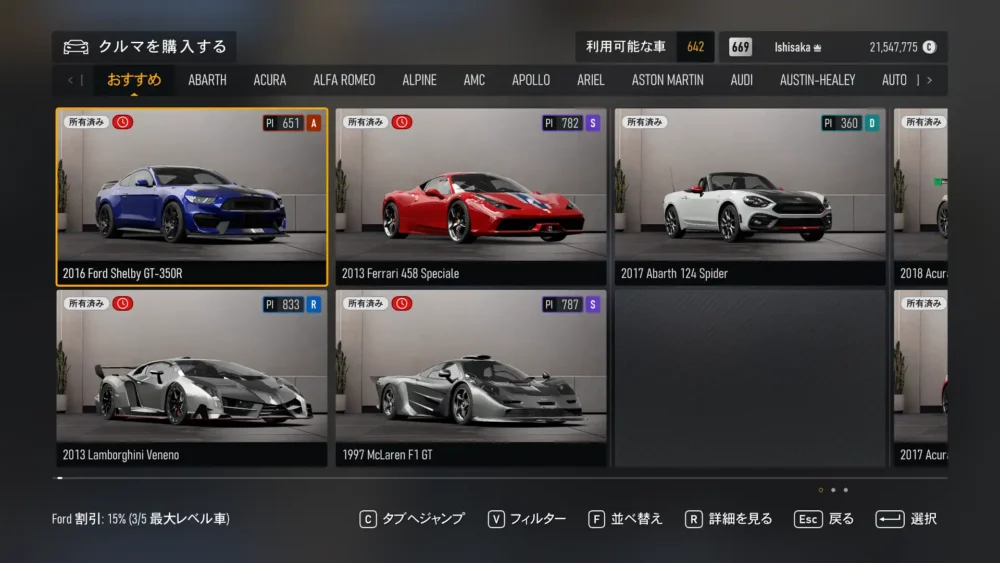Open the ABARTH manufacturer tab
1000x563 pixels.
(207, 80)
